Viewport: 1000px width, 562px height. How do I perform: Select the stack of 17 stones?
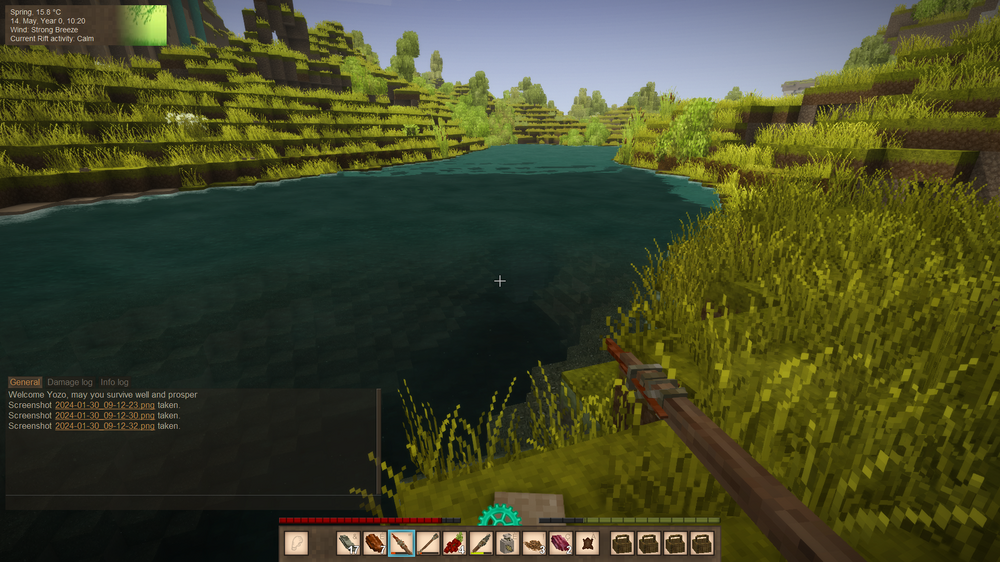click(348, 543)
